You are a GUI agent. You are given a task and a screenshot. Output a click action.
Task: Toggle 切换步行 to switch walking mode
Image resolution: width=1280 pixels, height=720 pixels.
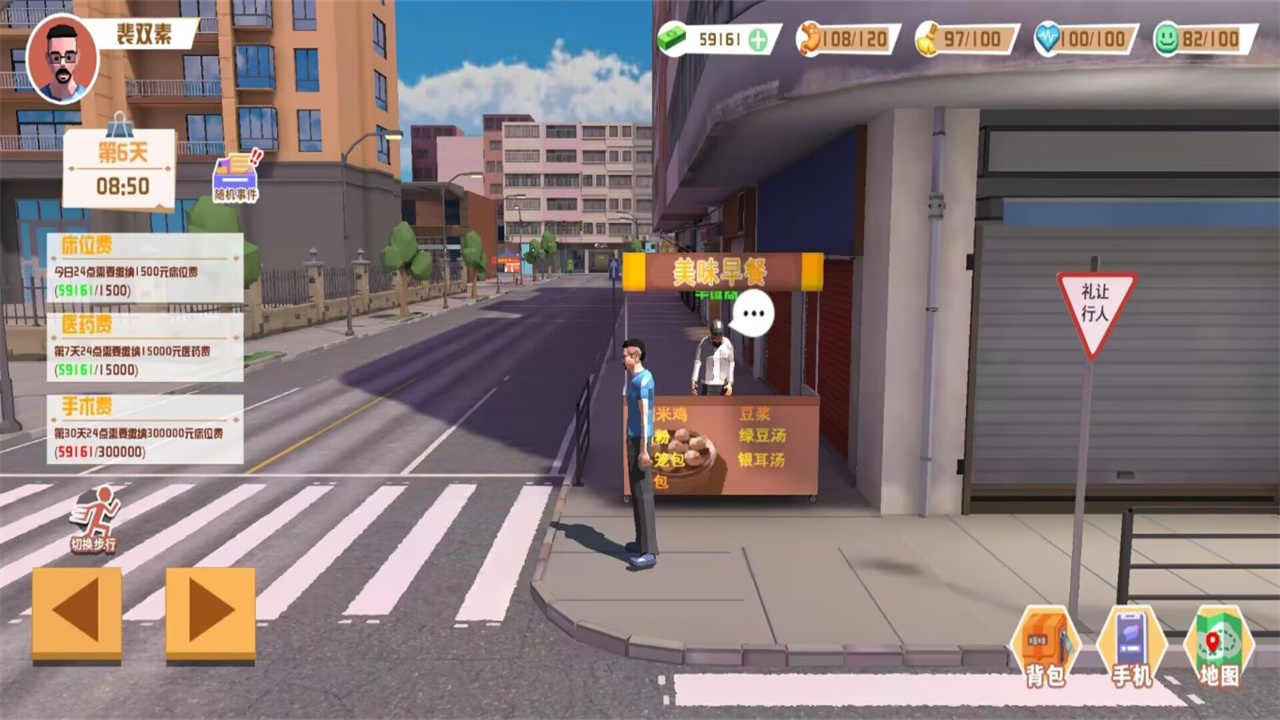coord(97,518)
